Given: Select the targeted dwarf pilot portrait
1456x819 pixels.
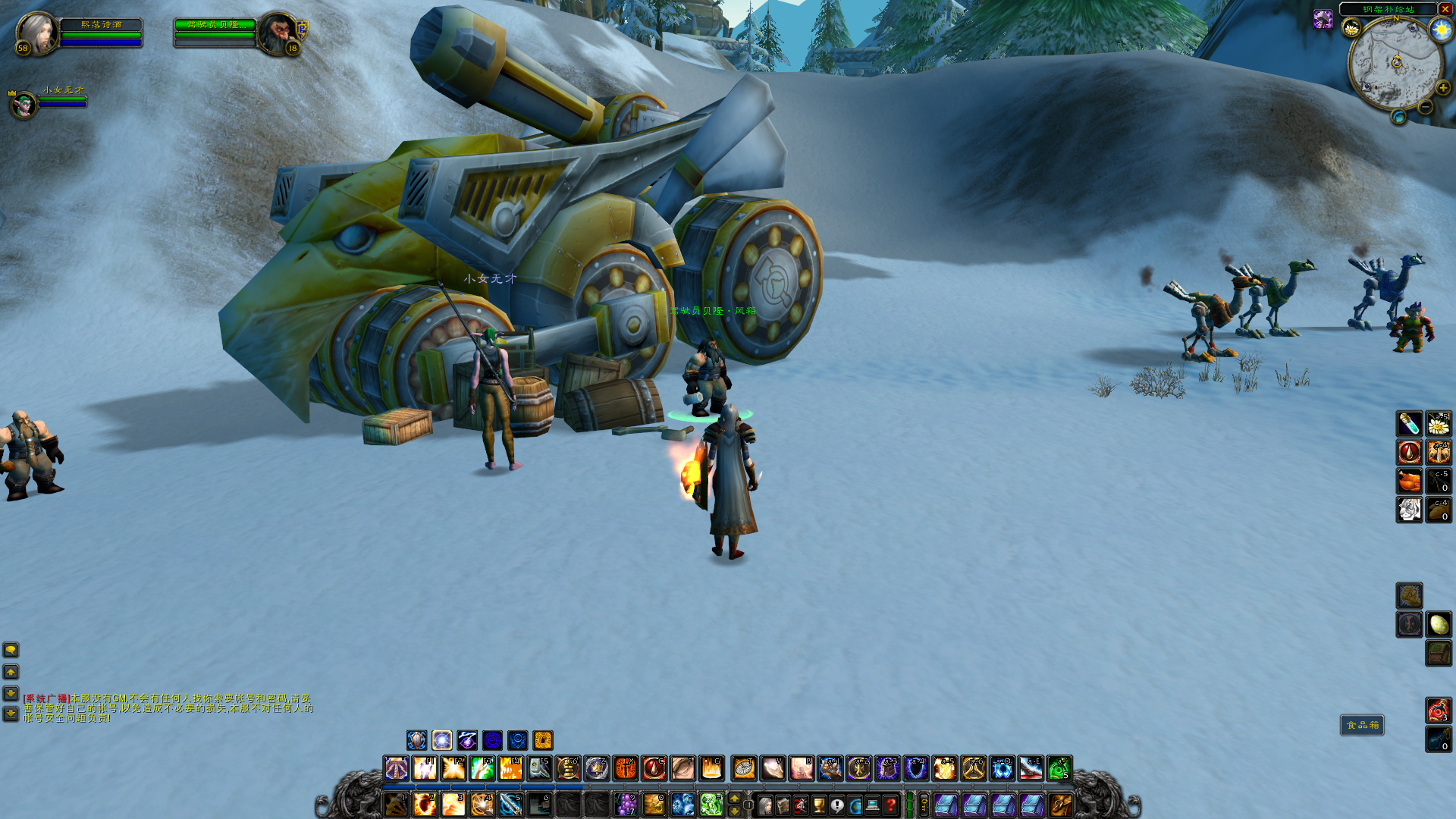Looking at the screenshot, I should 278,33.
